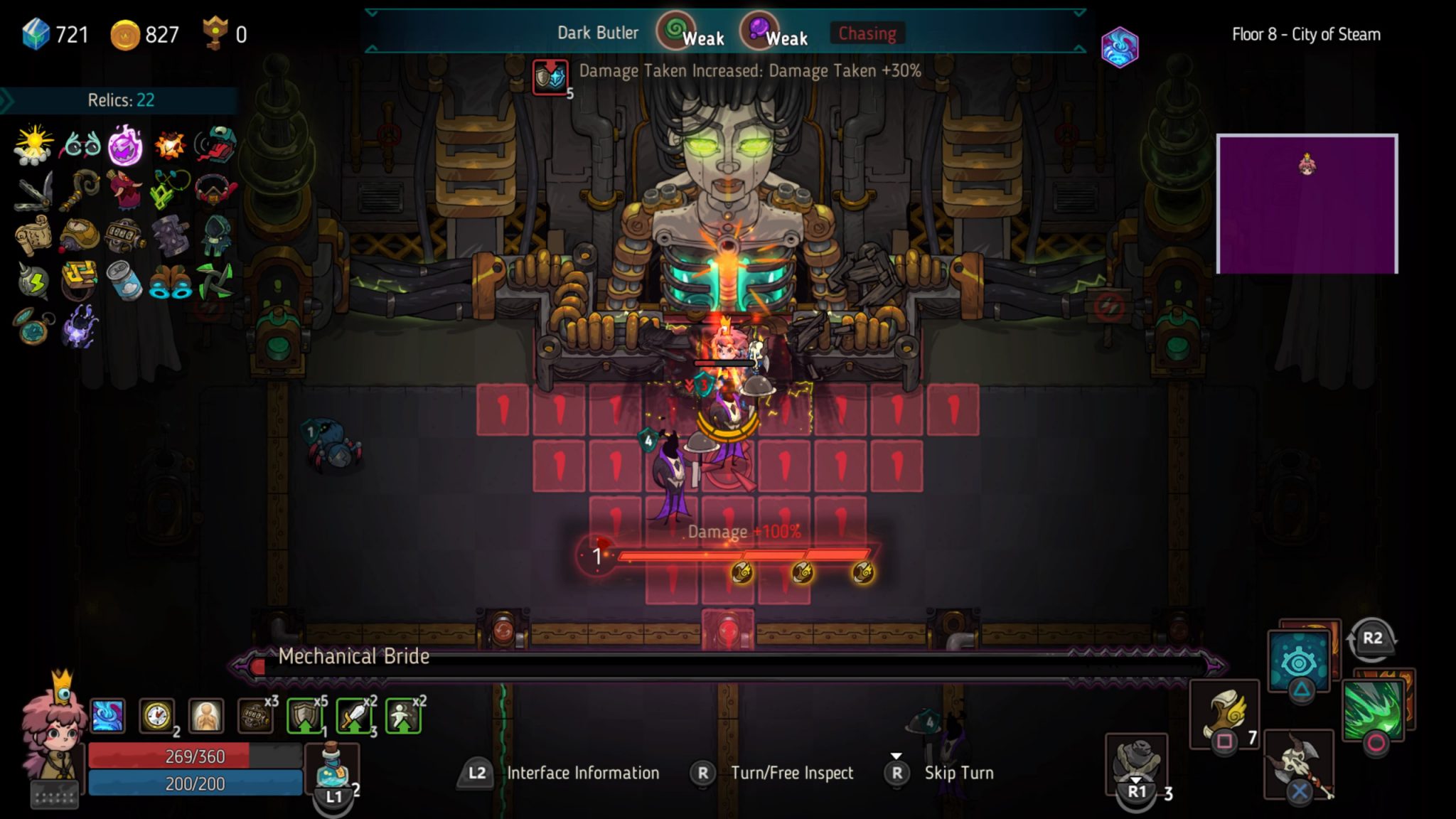Click the butterfly knife relic
1456x819 pixels.
tap(32, 192)
